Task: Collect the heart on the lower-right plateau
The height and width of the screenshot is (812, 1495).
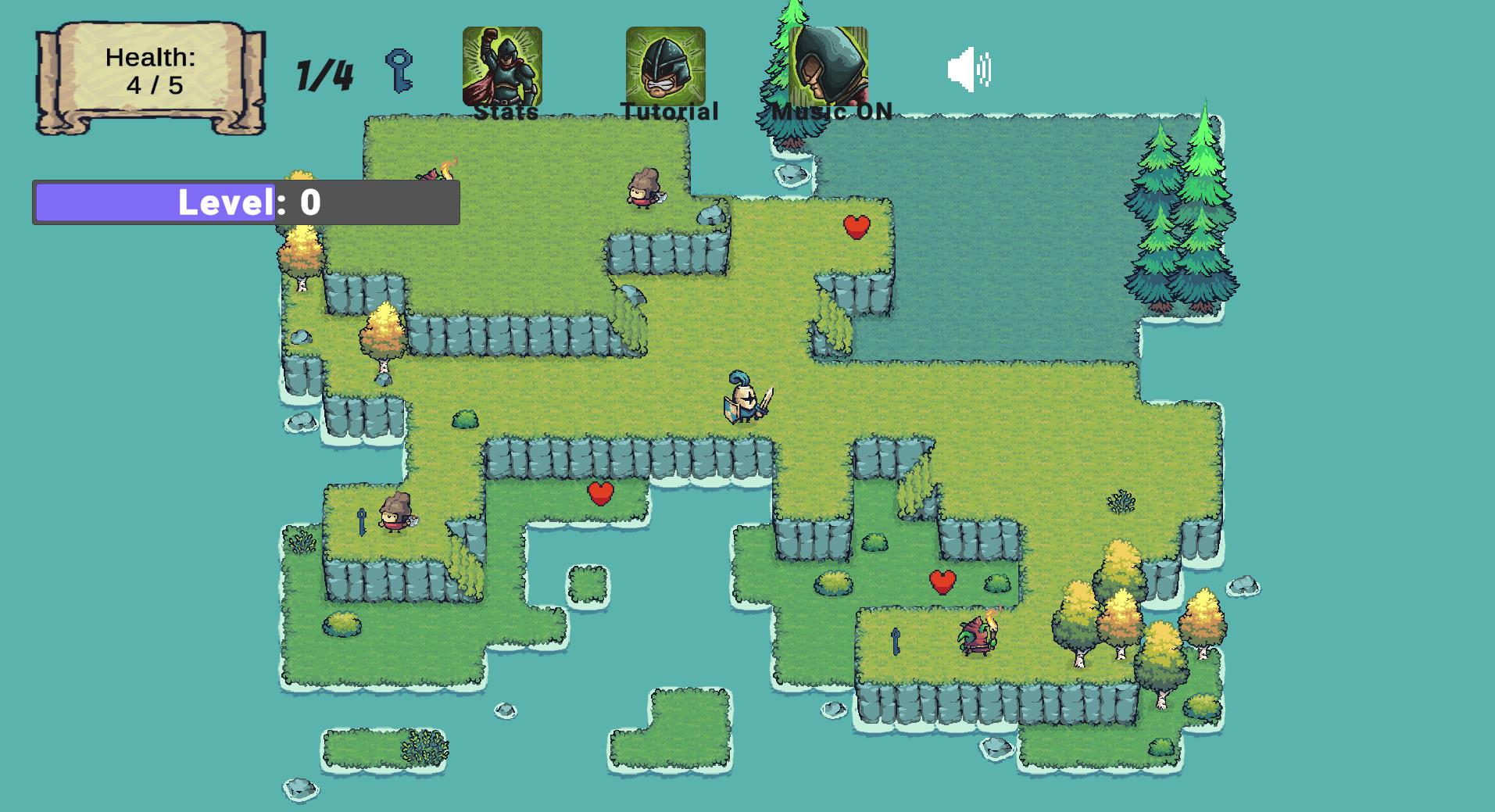Action: pos(942,581)
